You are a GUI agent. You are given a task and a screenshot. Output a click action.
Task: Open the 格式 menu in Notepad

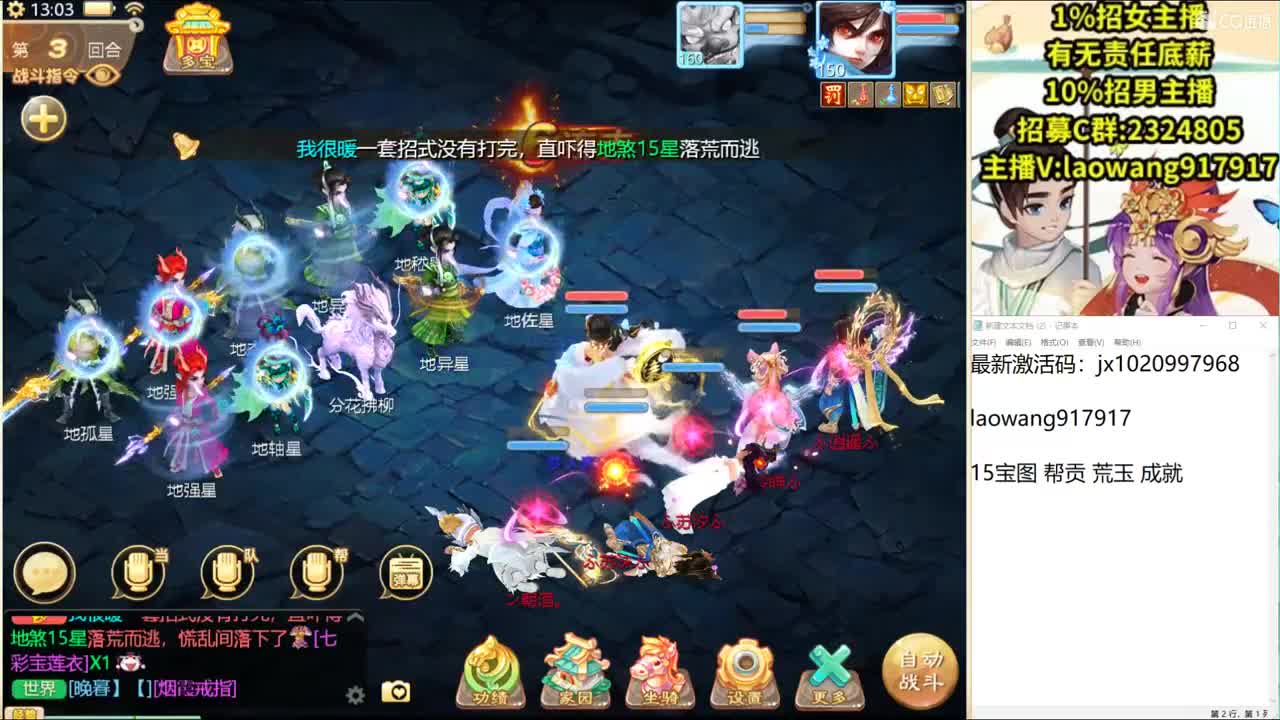tap(1055, 341)
